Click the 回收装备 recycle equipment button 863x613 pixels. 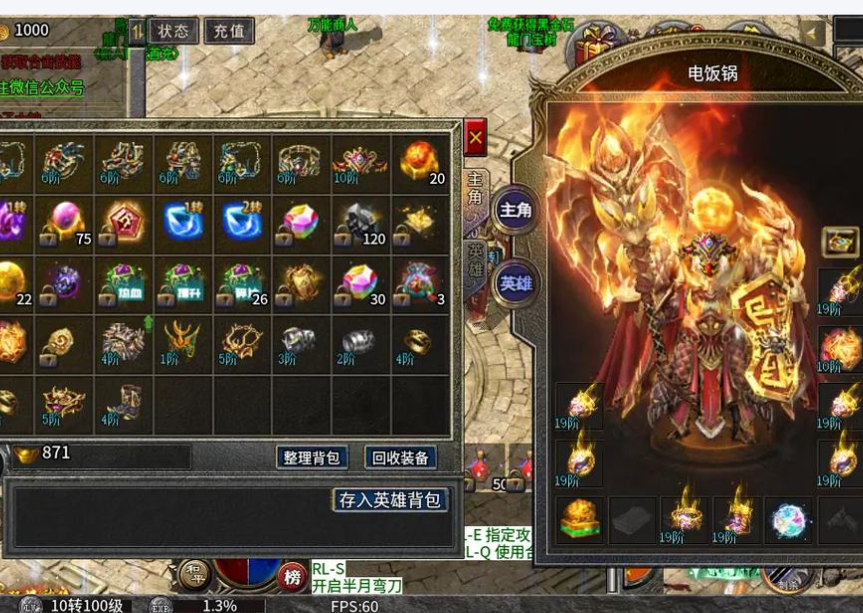pyautogui.click(x=400, y=458)
